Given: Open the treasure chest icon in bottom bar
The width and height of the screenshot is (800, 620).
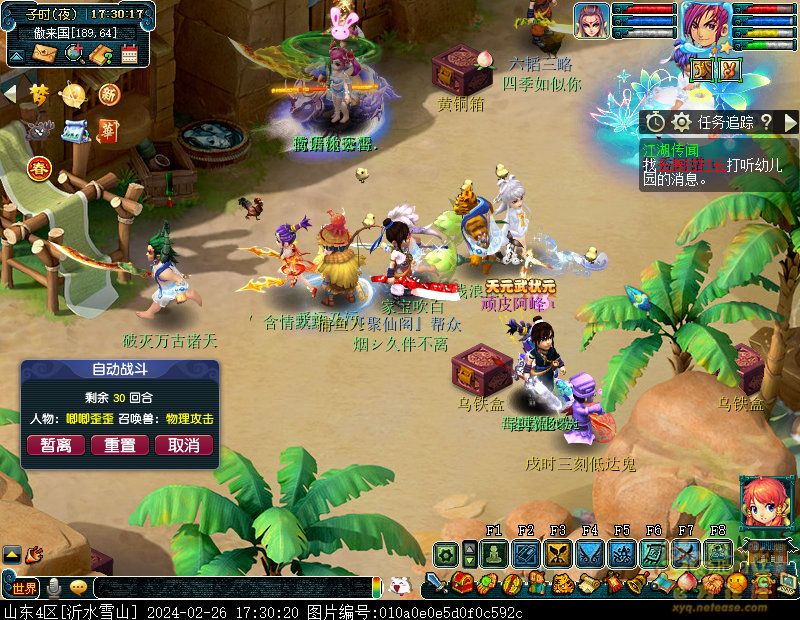Looking at the screenshot, I should tap(462, 583).
